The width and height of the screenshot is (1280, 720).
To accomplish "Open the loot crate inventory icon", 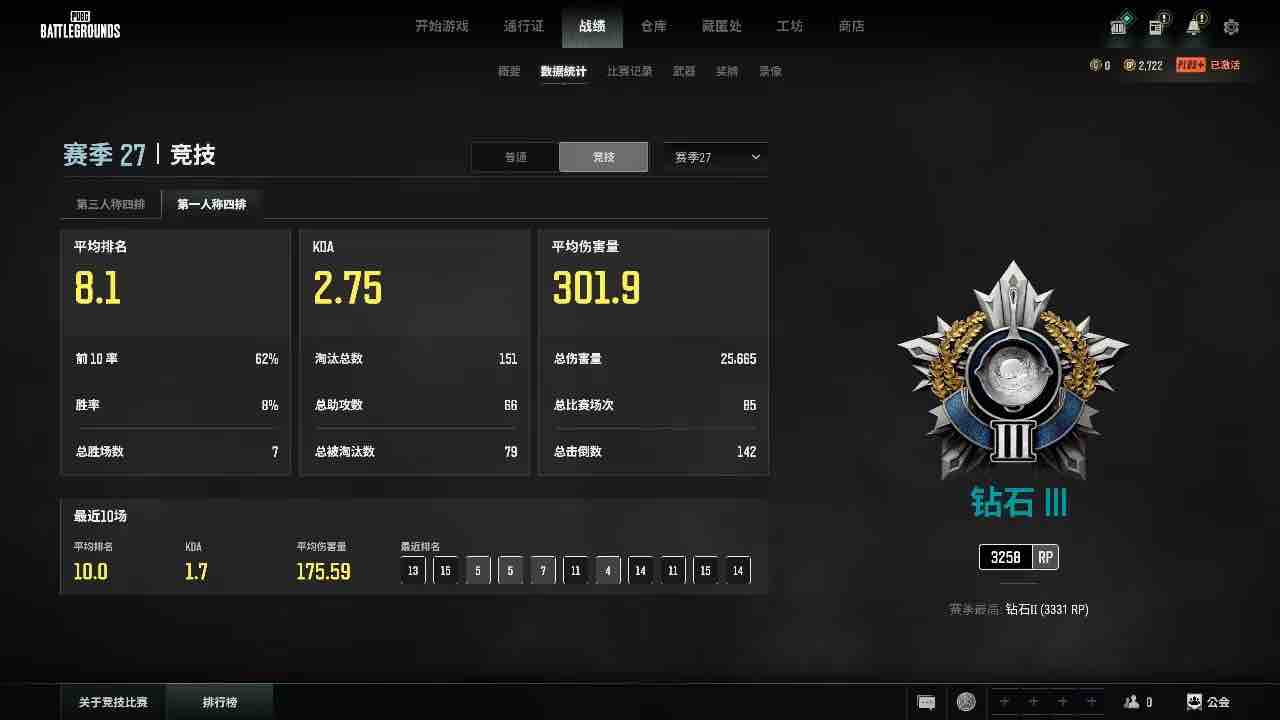I will tap(1118, 27).
